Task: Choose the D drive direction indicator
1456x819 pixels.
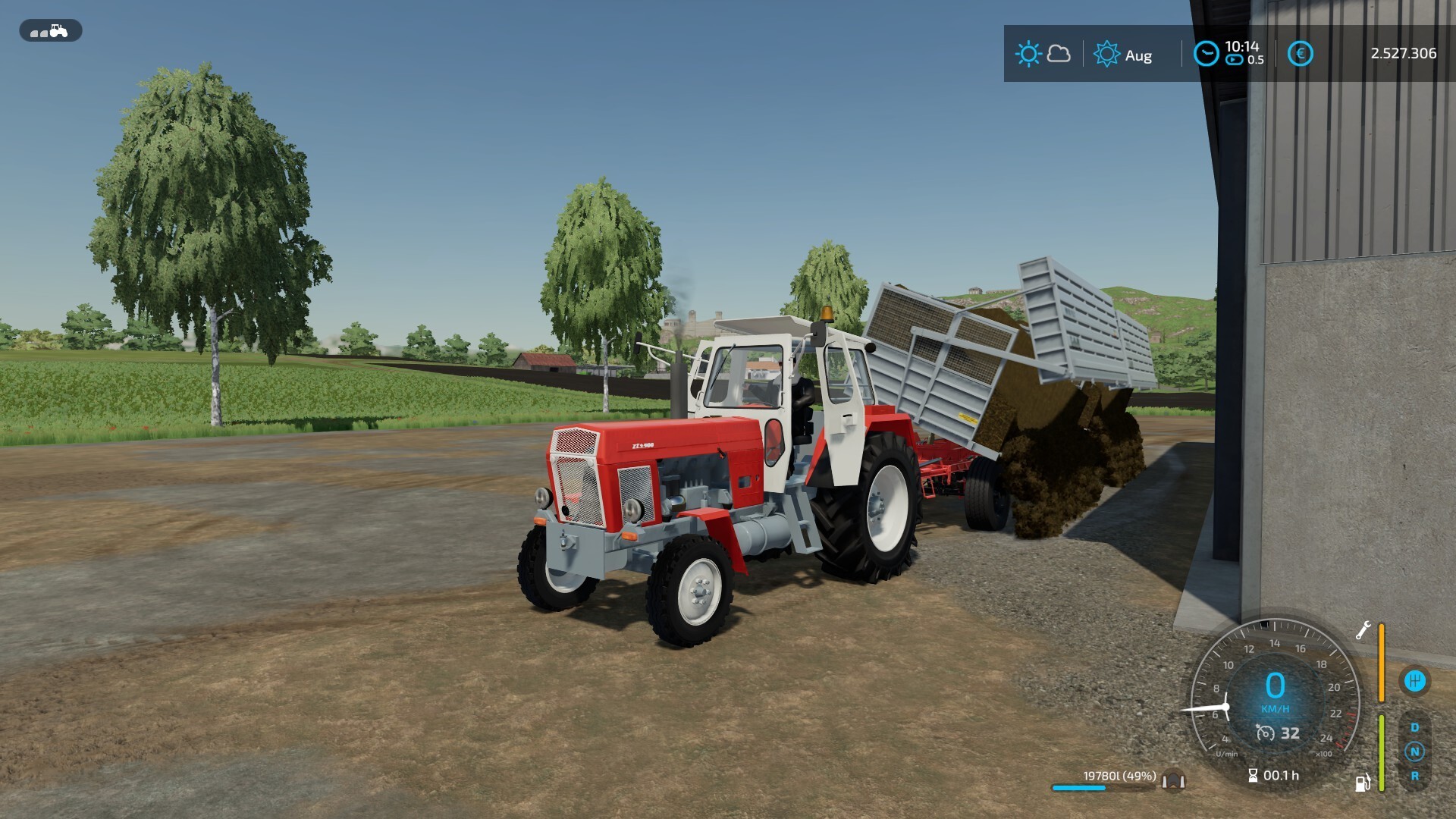Action: tap(1414, 727)
